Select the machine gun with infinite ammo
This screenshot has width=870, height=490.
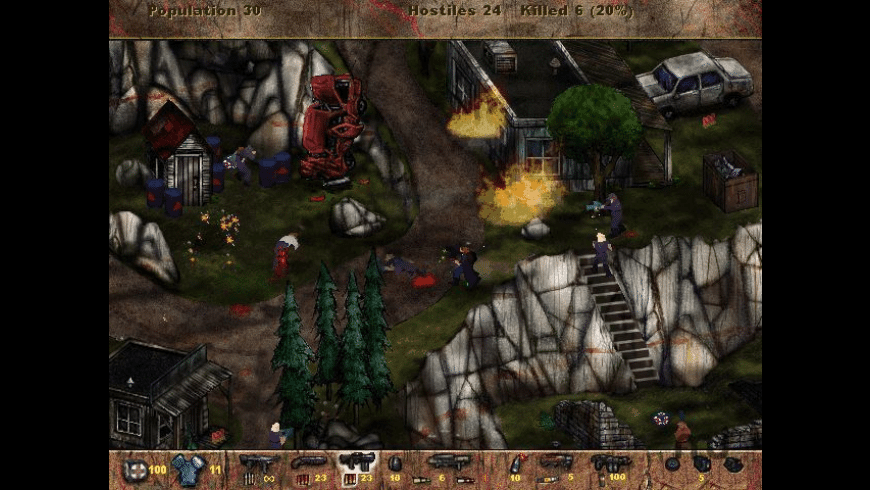[x=259, y=463]
